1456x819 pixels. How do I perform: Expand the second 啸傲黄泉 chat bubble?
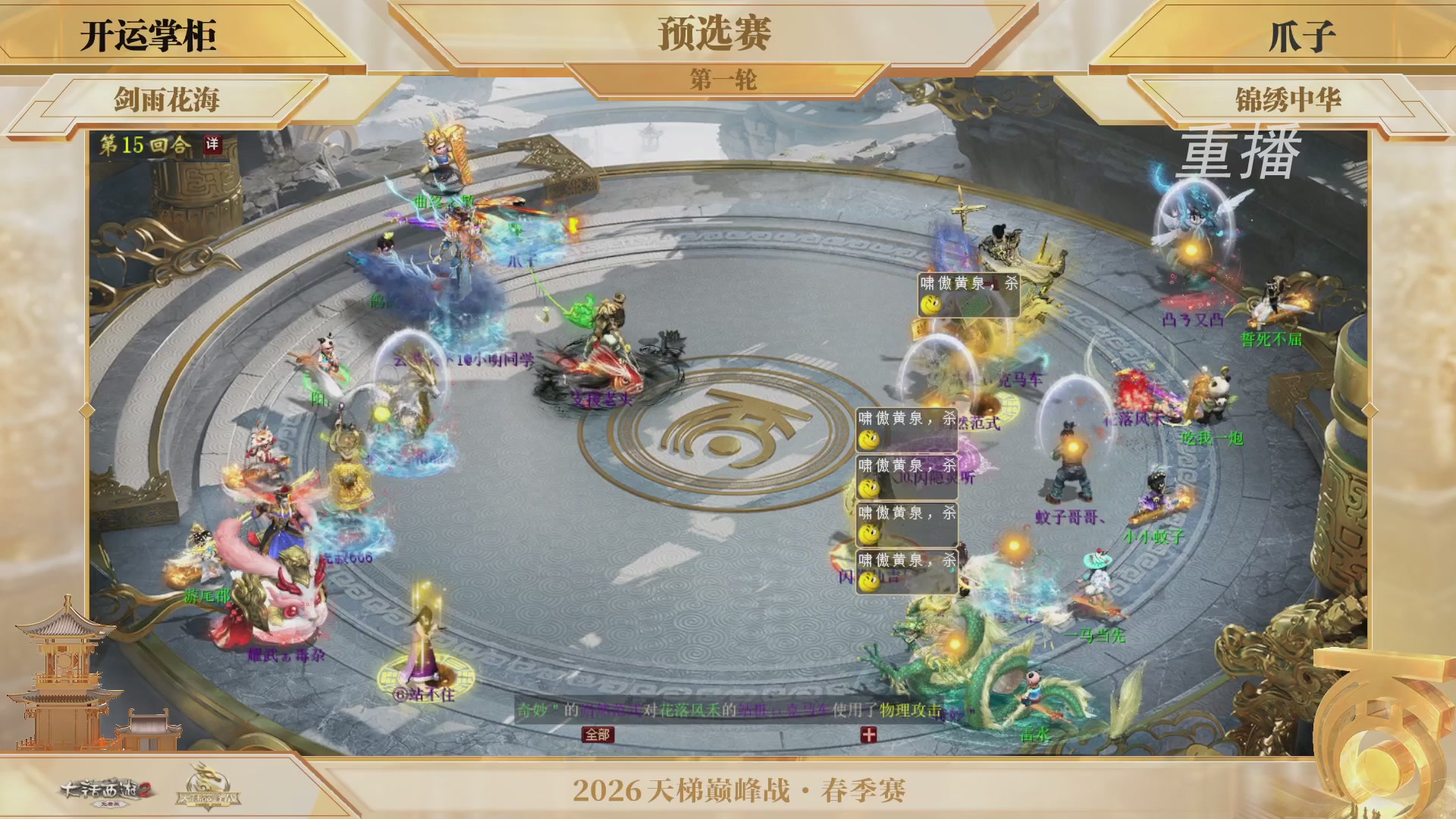(x=900, y=428)
